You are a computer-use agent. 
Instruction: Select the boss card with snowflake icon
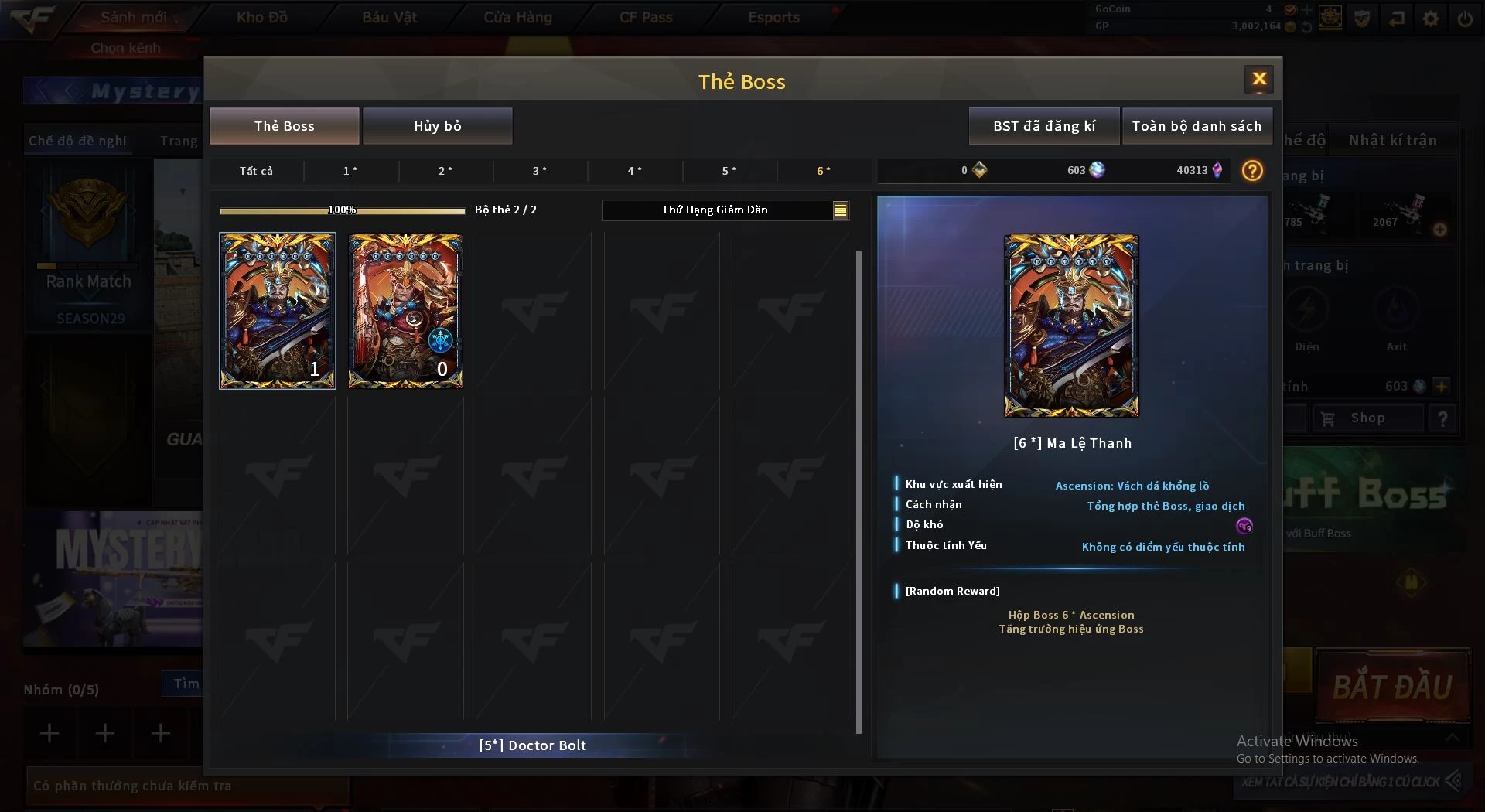click(x=405, y=310)
